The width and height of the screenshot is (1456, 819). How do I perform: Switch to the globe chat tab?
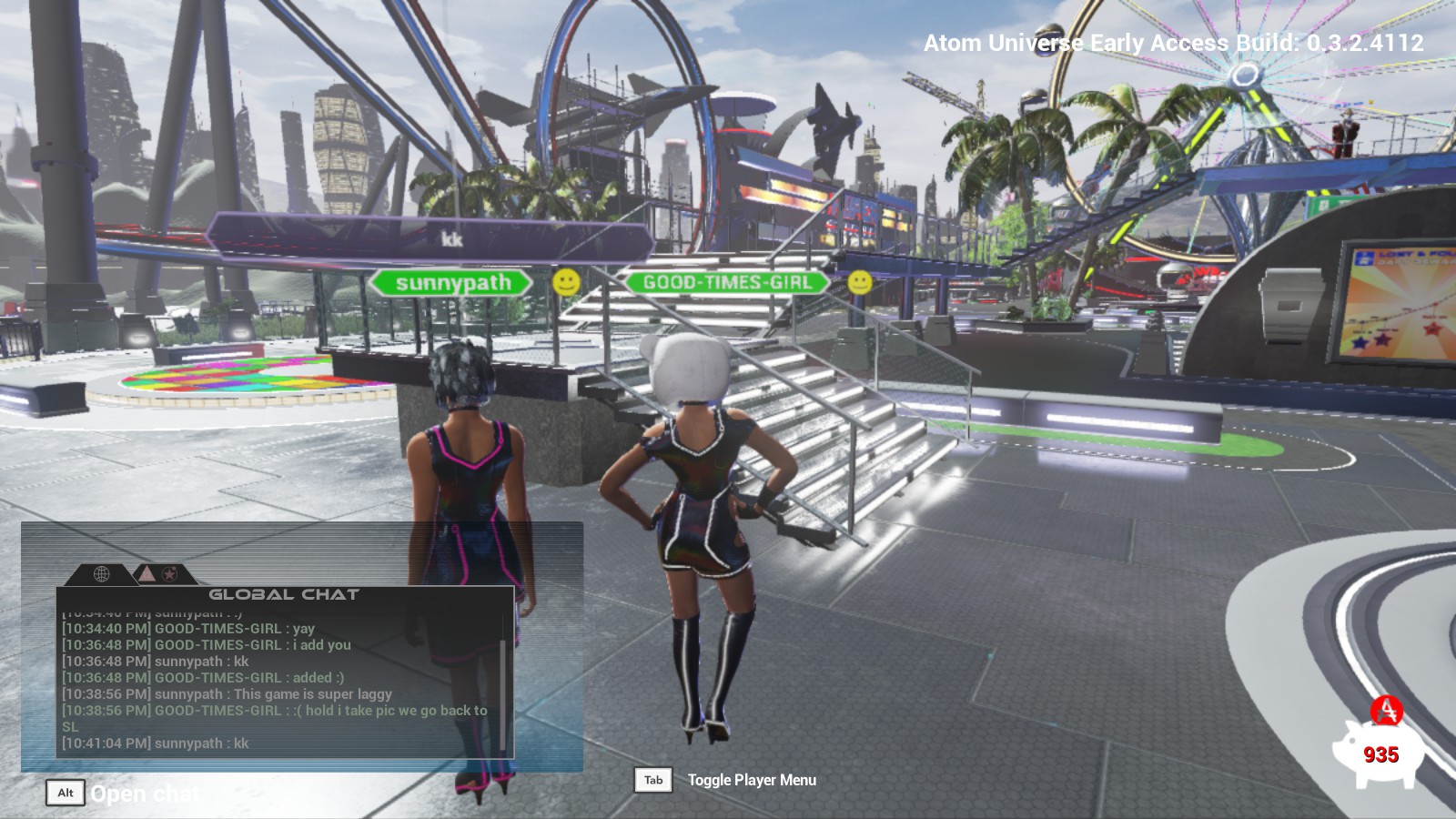[x=102, y=574]
